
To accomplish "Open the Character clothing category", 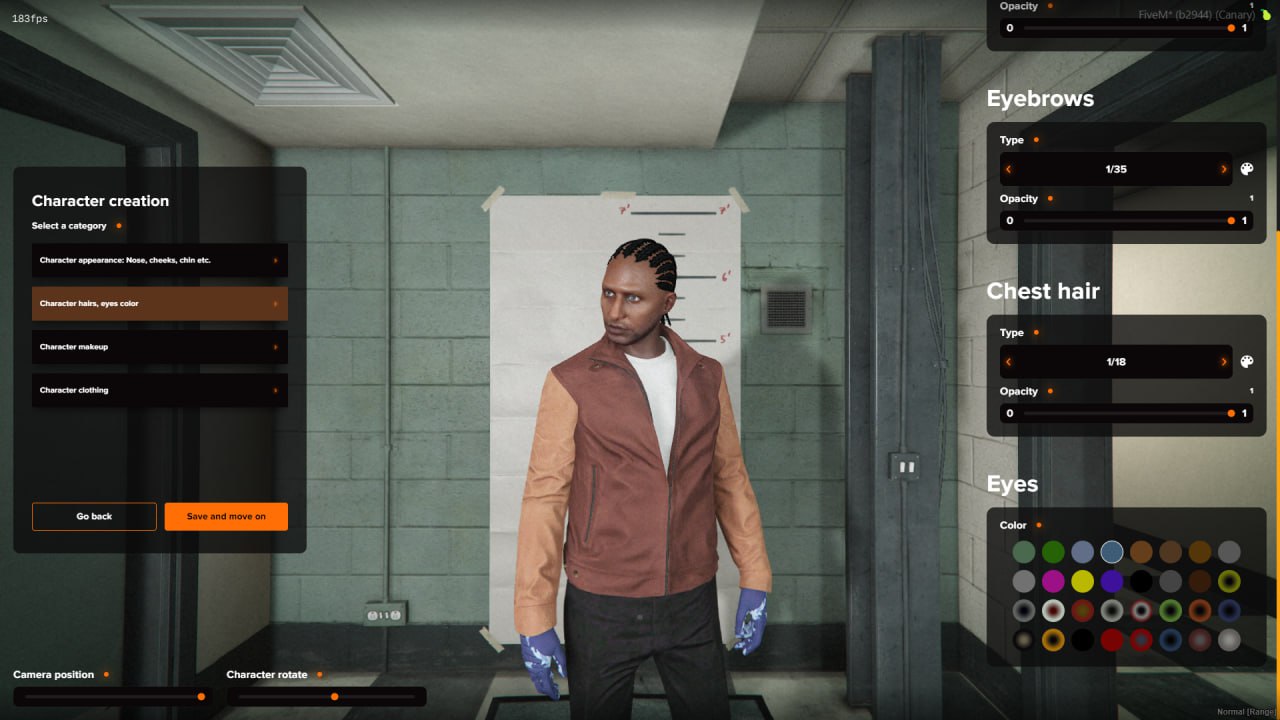I will click(159, 390).
